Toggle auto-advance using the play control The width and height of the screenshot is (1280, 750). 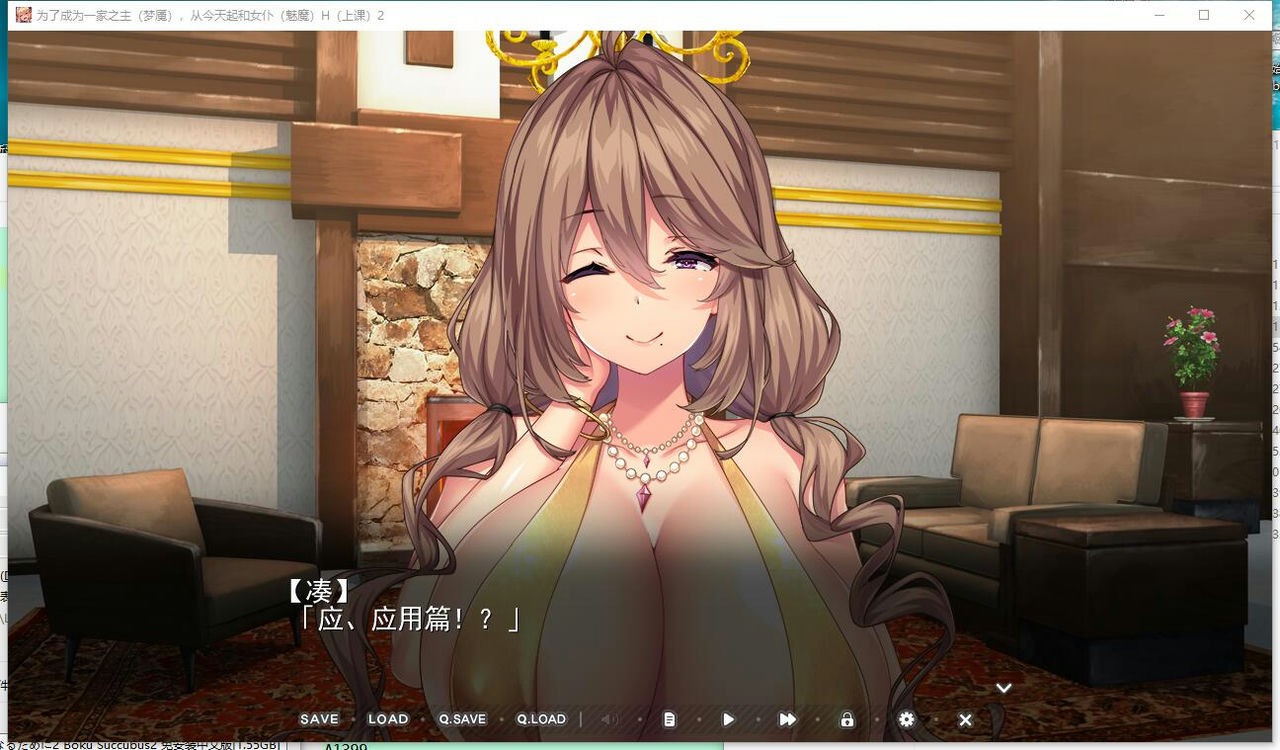pyautogui.click(x=728, y=719)
